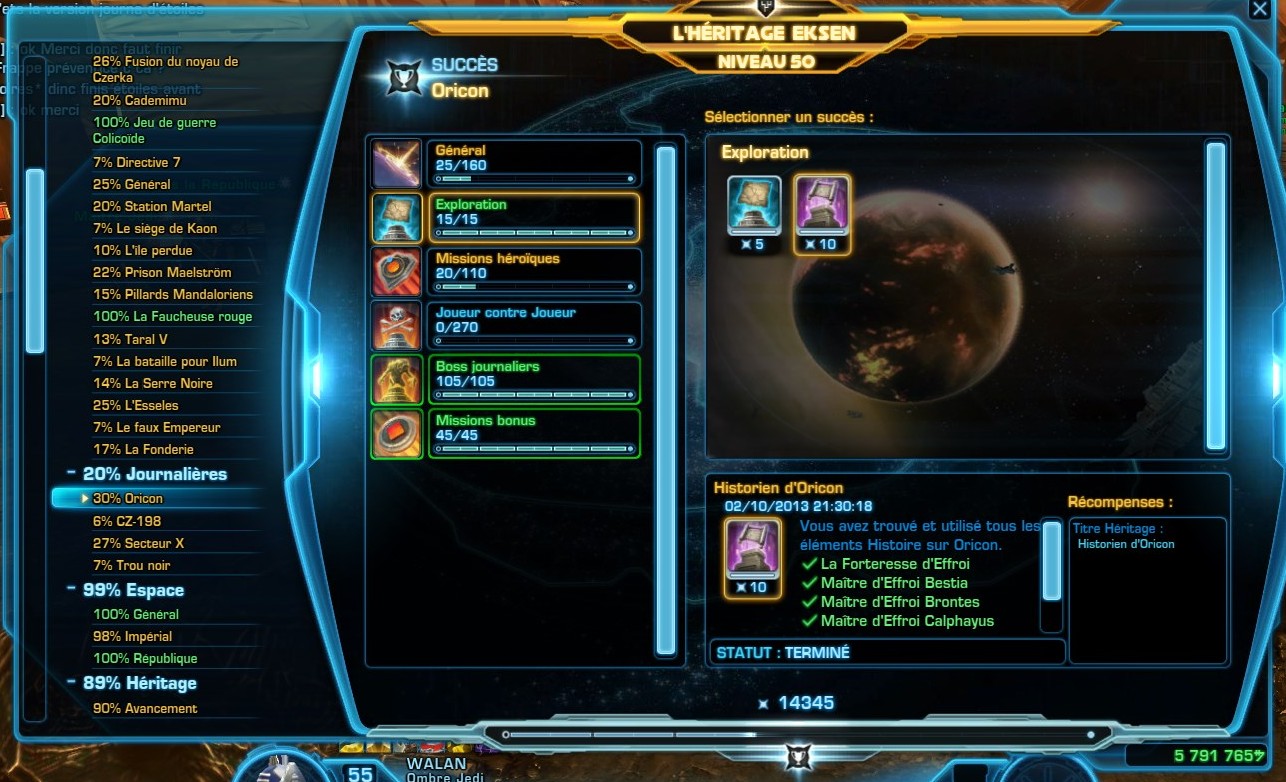Viewport: 1286px width, 782px height.
Task: Click the Boss journaliers monster icon
Action: point(396,380)
